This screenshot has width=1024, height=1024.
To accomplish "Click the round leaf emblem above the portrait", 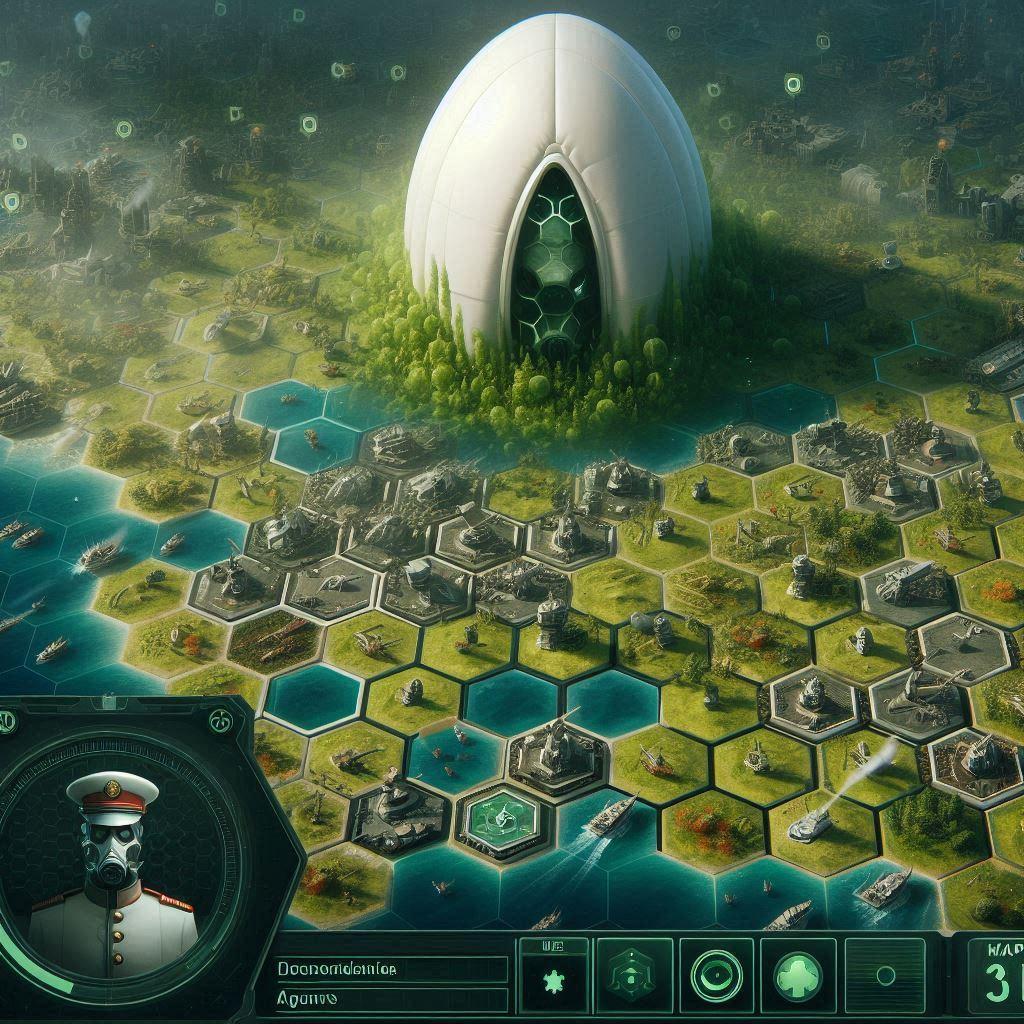I will (x=220, y=719).
